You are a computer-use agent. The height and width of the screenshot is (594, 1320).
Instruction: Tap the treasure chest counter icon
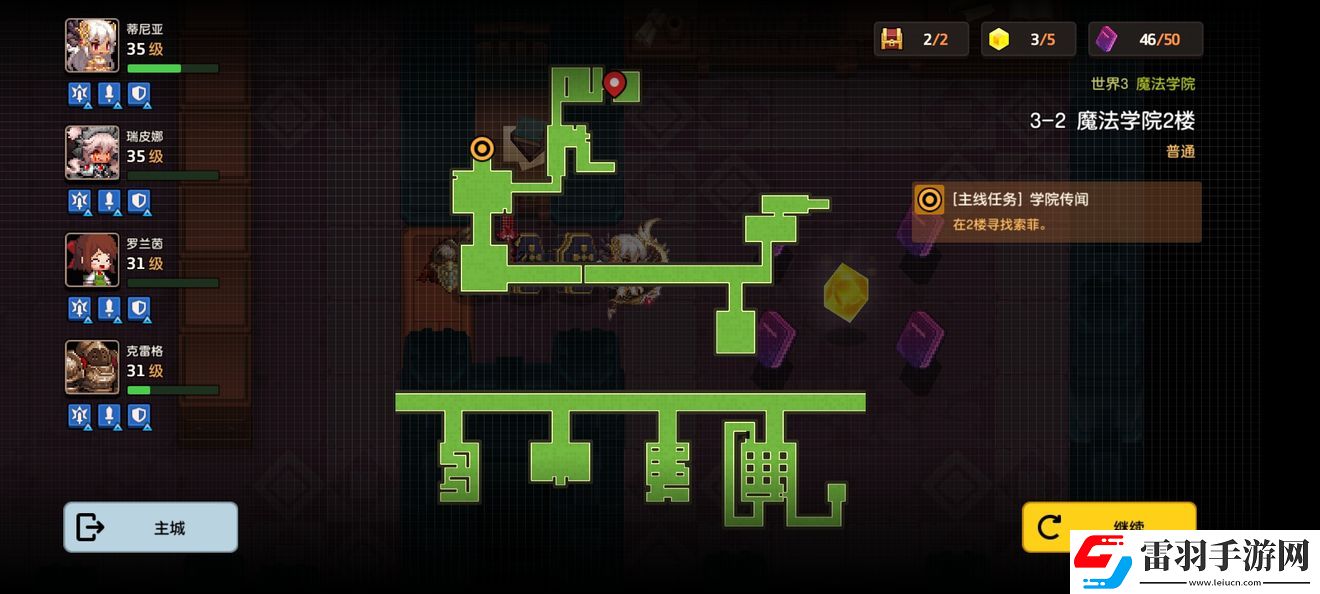[891, 40]
